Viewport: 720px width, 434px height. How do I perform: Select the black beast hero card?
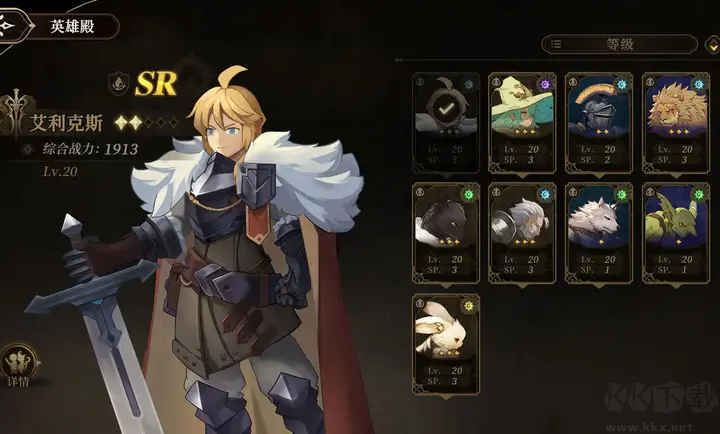tap(447, 229)
